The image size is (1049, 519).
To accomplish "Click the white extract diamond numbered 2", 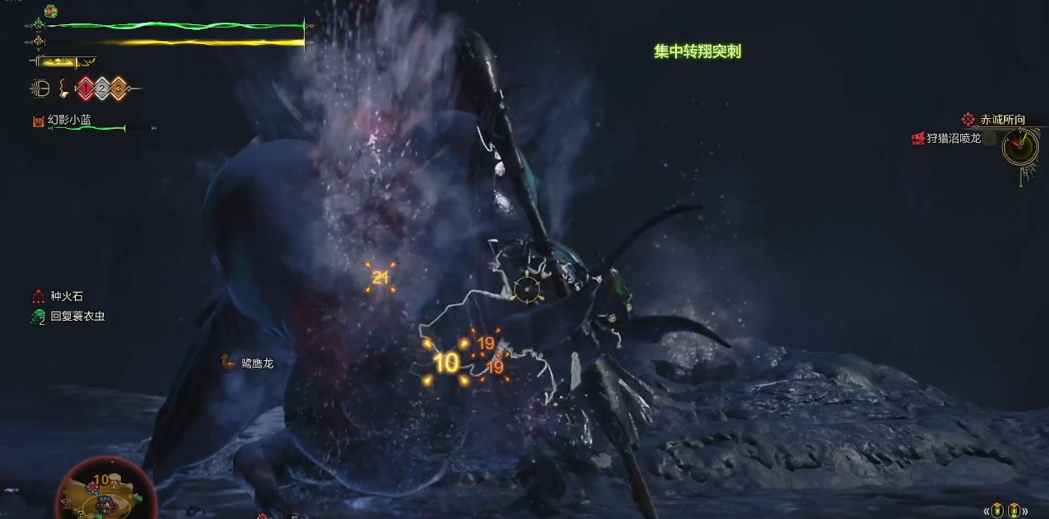I will coord(102,88).
